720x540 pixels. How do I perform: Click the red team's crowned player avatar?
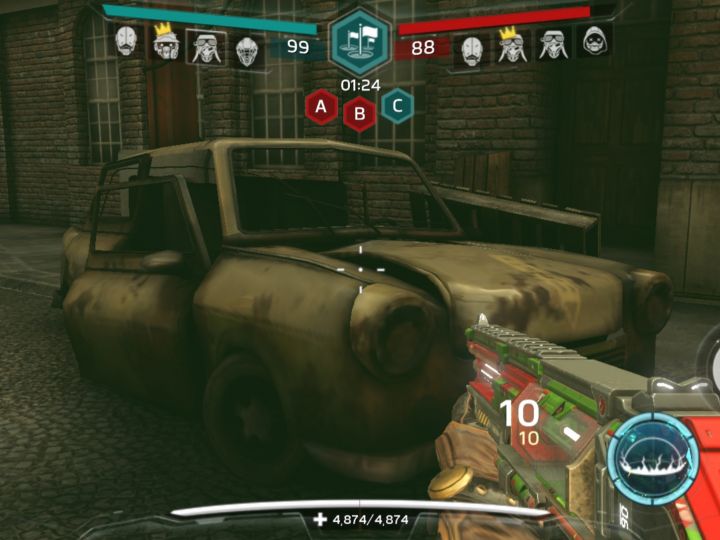(x=513, y=46)
